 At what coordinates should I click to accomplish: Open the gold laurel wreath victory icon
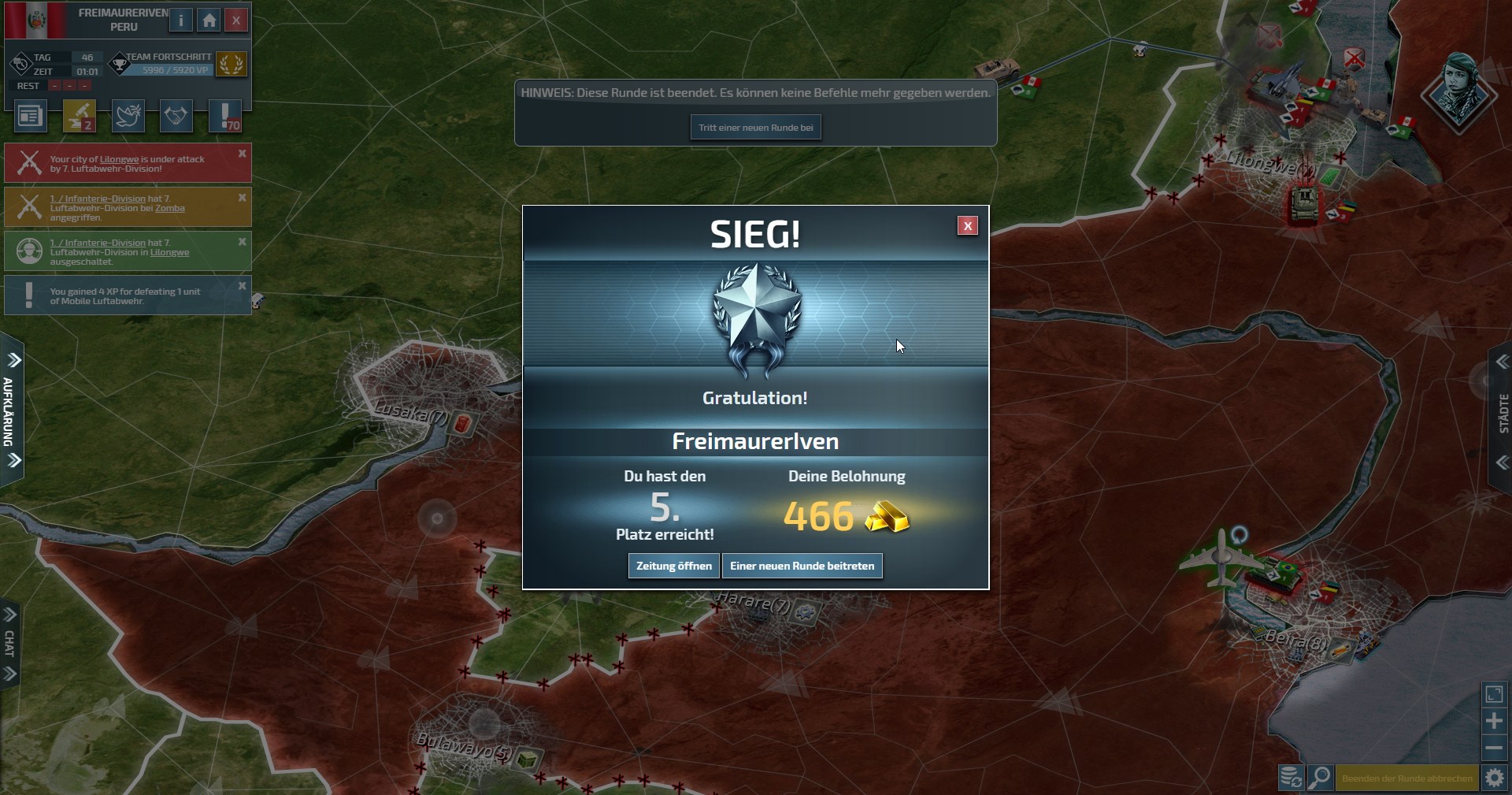pos(232,64)
